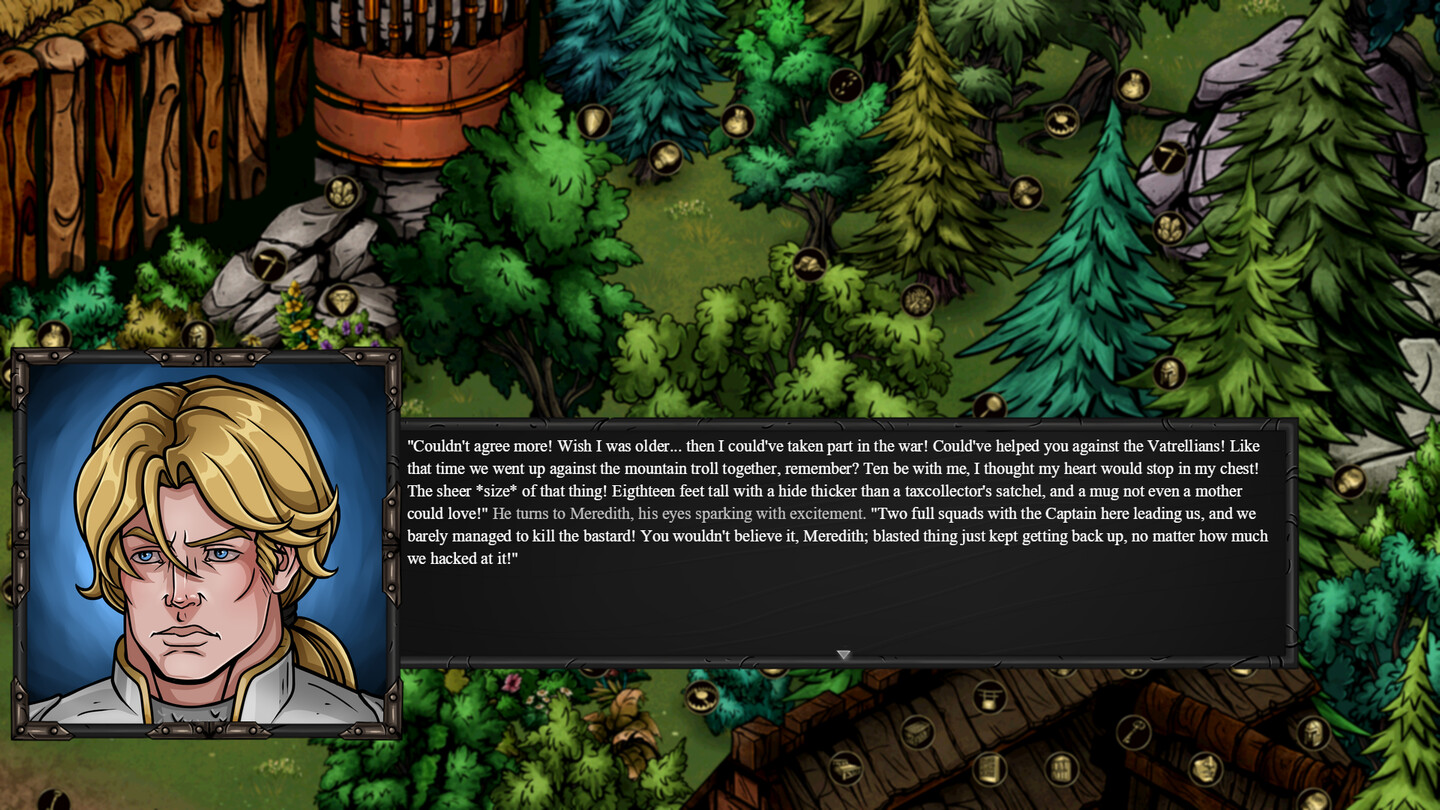Select the pickaxe icon on the gray rocks
1440x810 pixels.
pos(269,267)
